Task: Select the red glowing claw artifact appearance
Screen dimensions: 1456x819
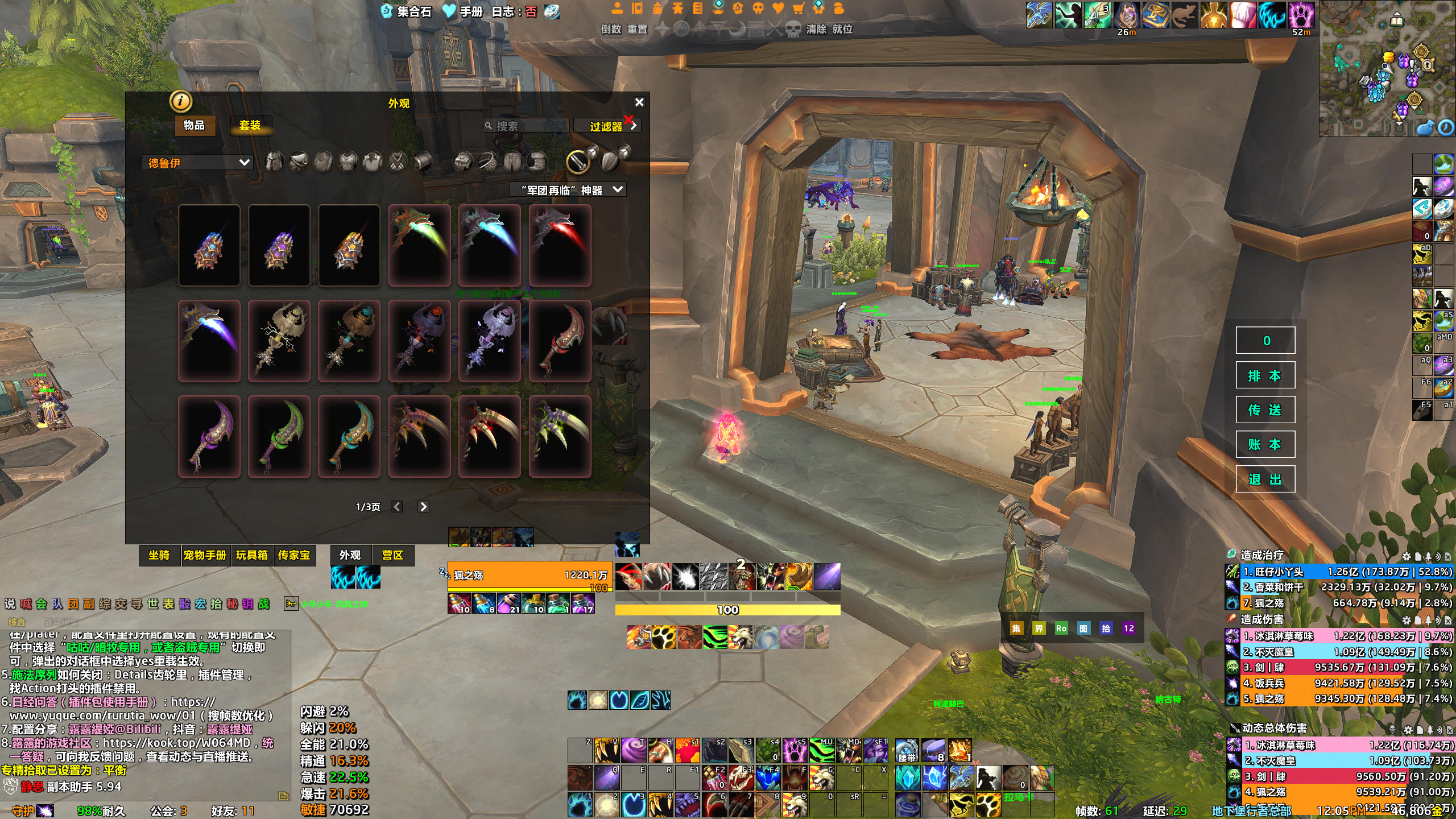Action: pyautogui.click(x=560, y=245)
